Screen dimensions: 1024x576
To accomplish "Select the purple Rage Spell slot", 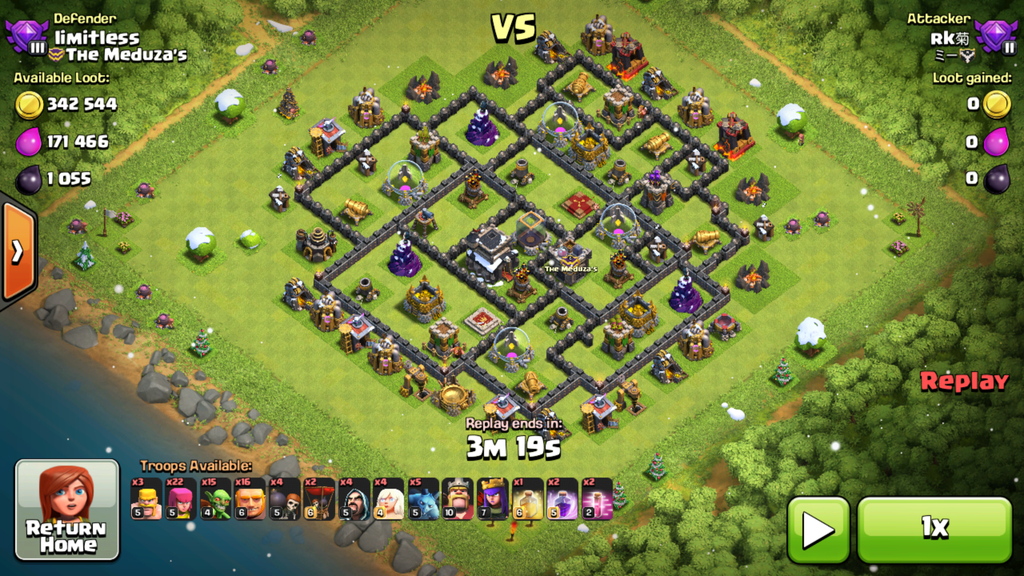I will [x=562, y=499].
